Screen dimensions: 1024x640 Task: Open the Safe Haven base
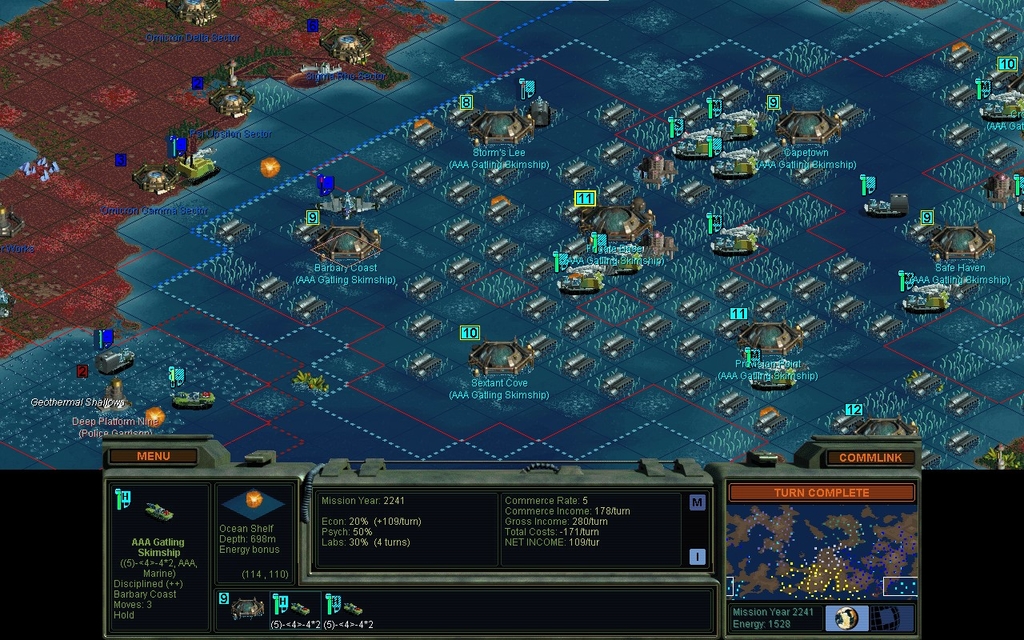click(960, 243)
